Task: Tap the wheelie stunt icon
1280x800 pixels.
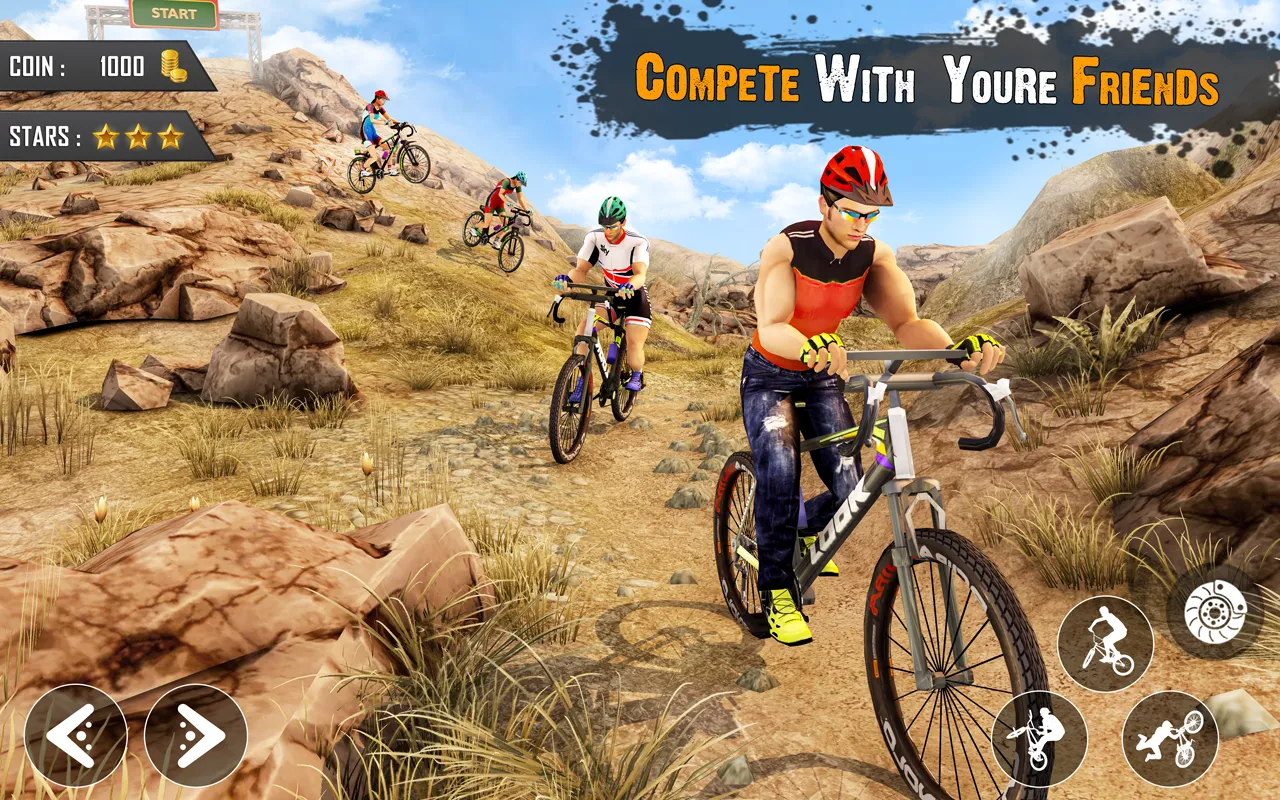Action: (x=1105, y=643)
